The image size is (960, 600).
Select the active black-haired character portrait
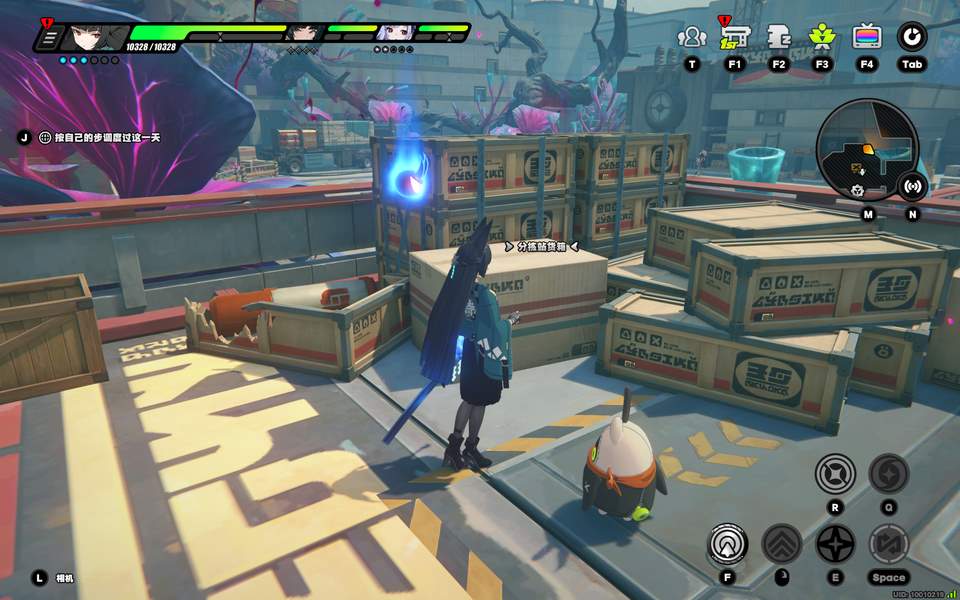click(x=95, y=38)
